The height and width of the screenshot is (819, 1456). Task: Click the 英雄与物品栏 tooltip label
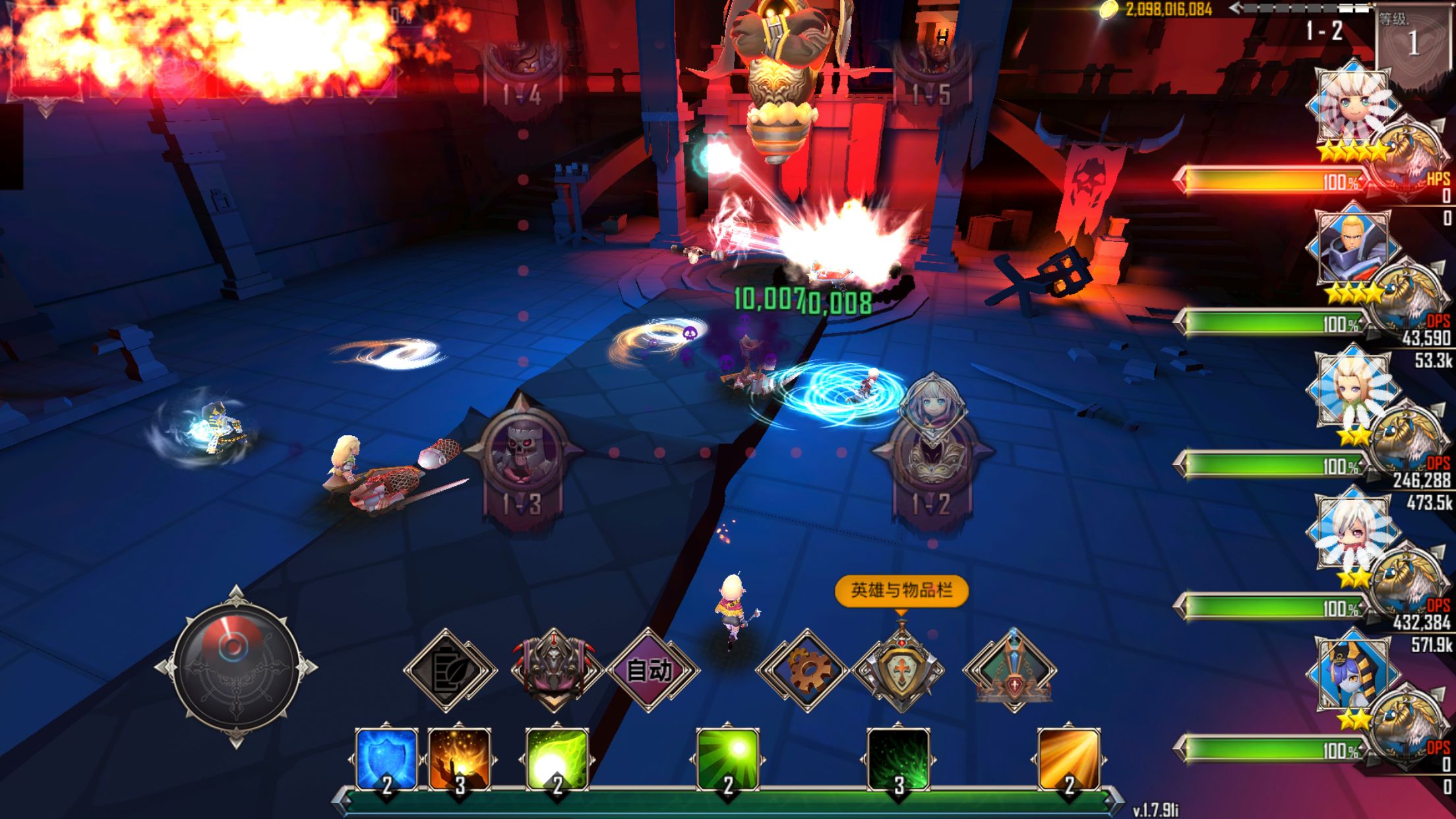tap(901, 590)
